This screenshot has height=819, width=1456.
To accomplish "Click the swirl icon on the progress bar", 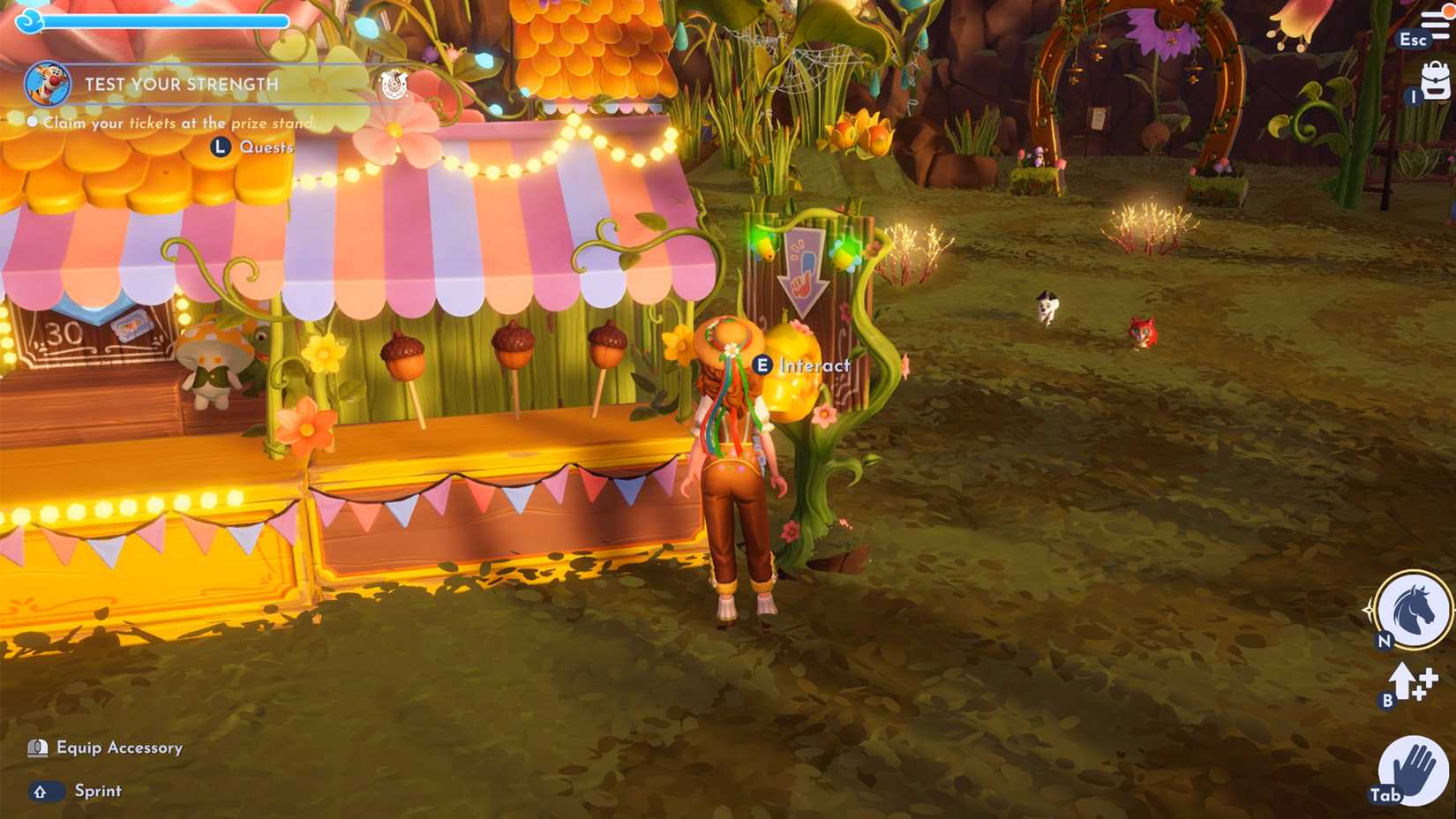I will (26, 19).
